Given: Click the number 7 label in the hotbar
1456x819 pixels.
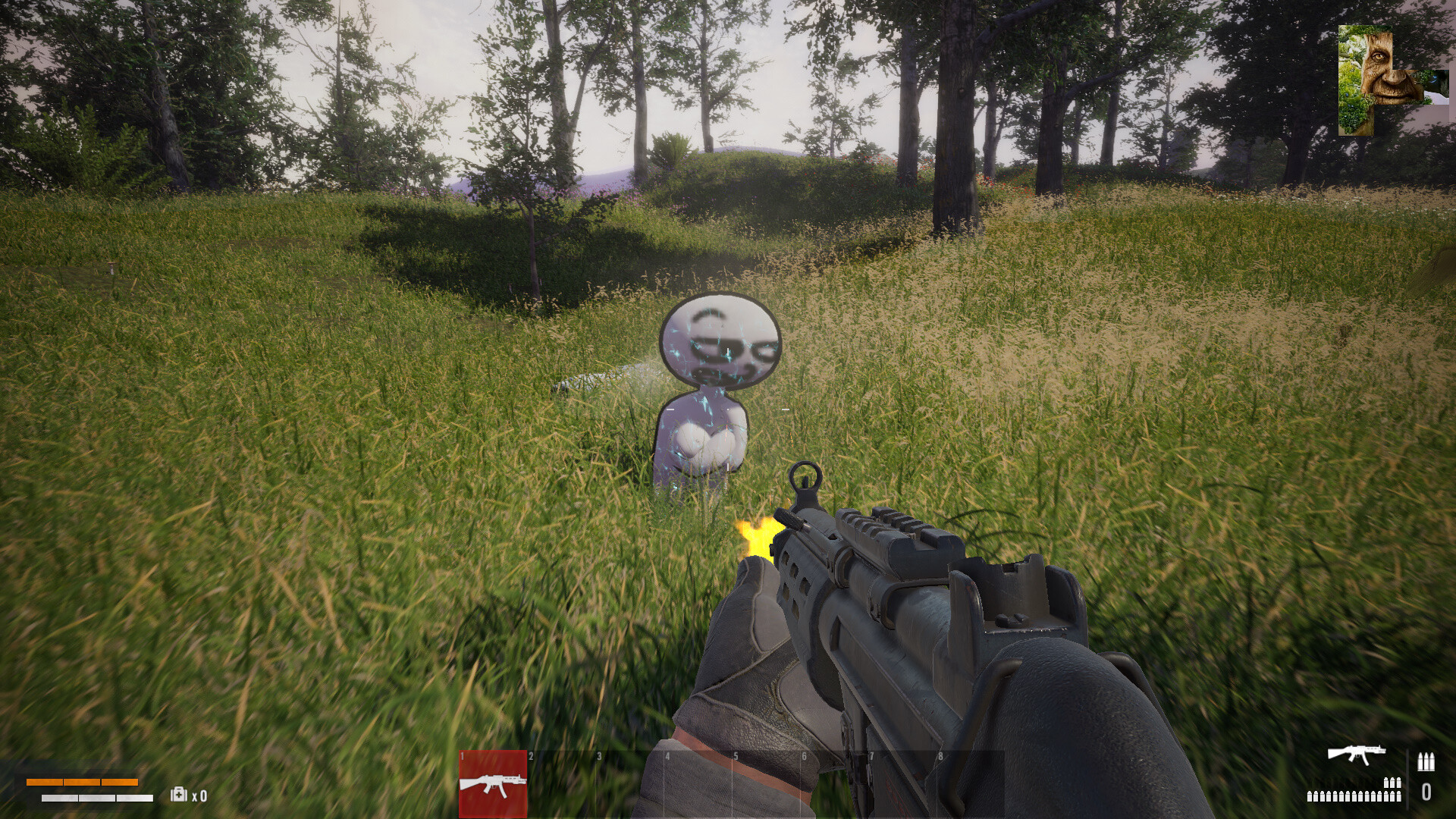Looking at the screenshot, I should point(872,756).
